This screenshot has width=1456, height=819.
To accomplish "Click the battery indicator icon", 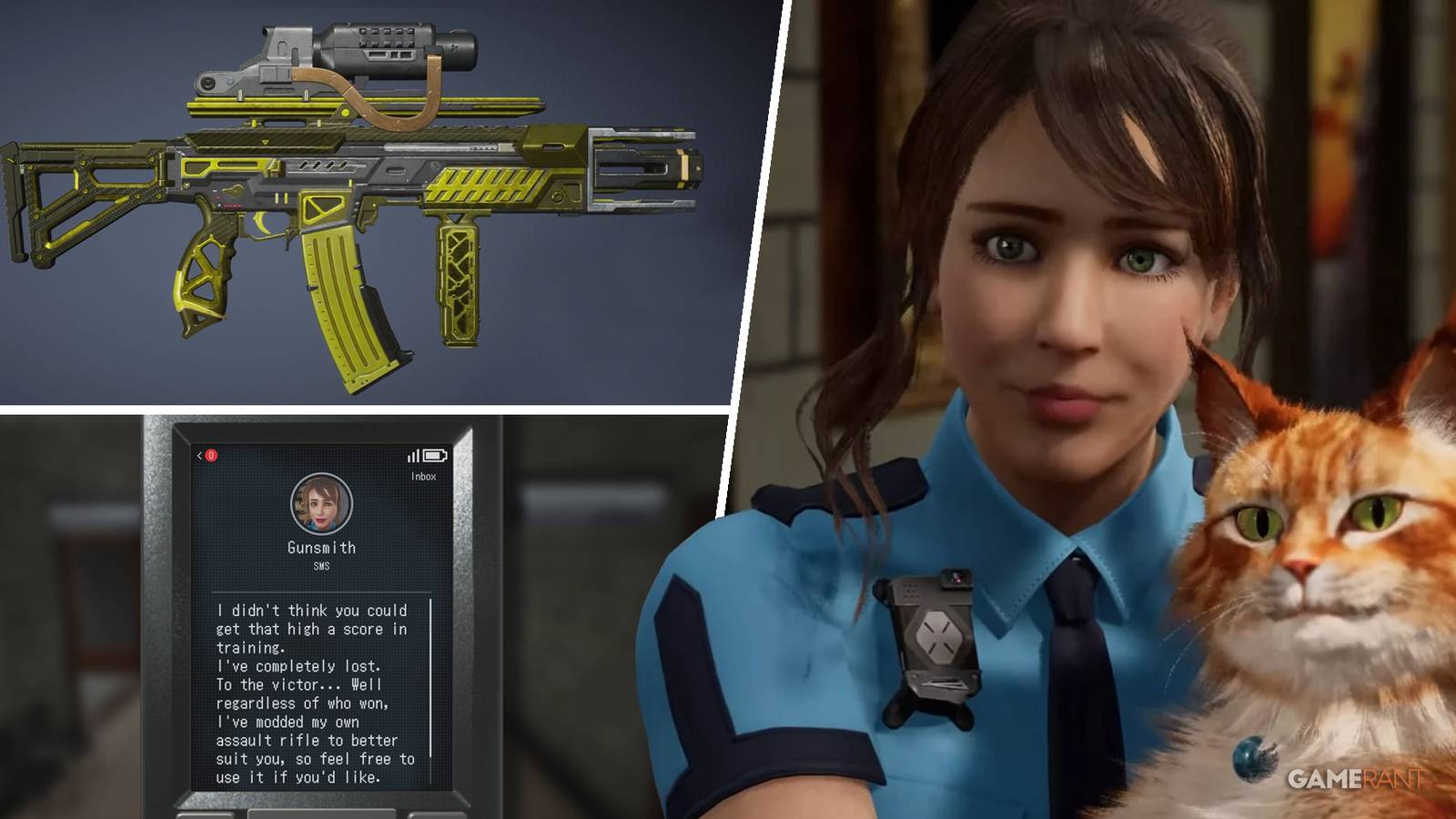I will (x=436, y=456).
